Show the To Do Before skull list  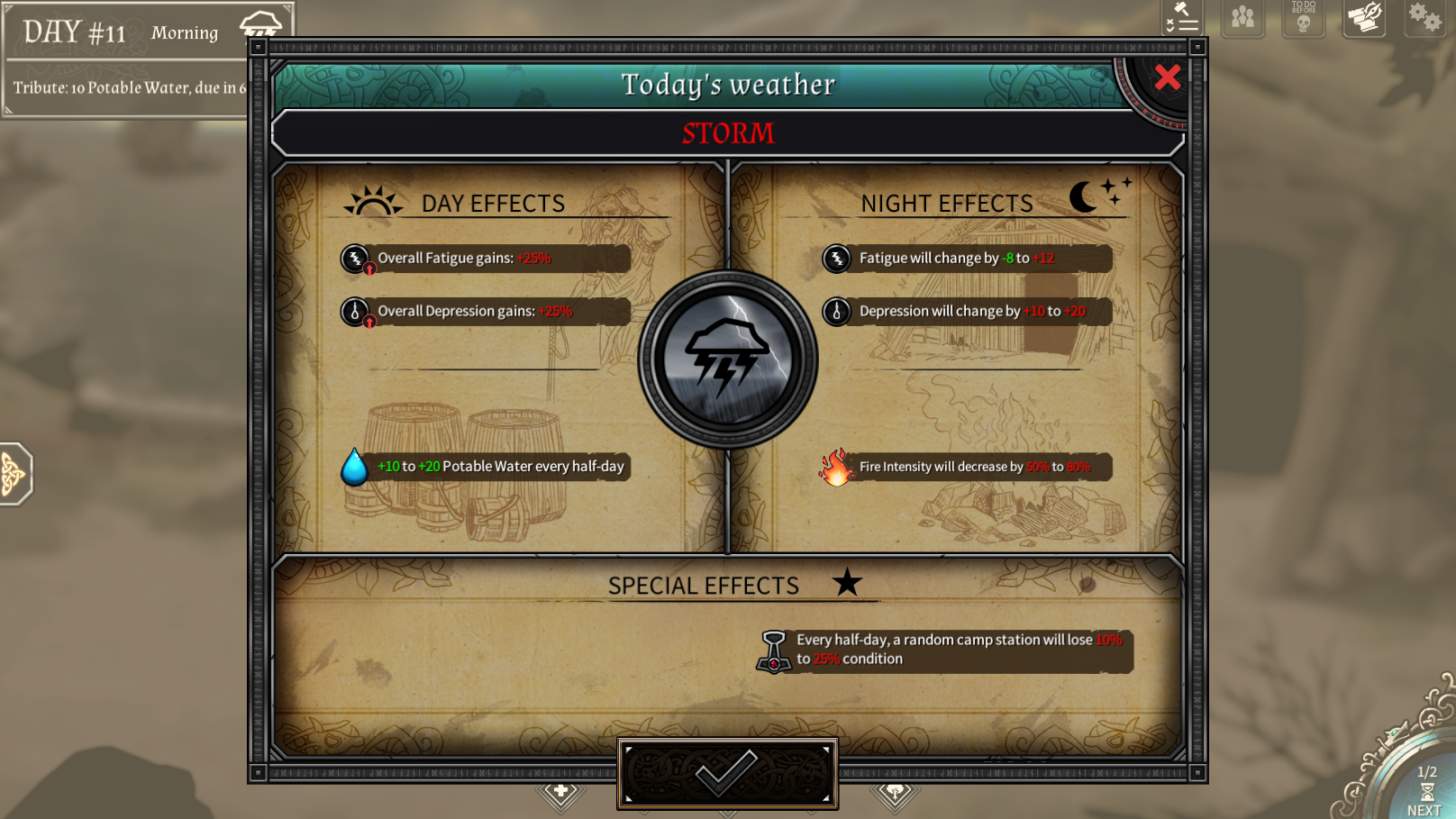point(1303,17)
